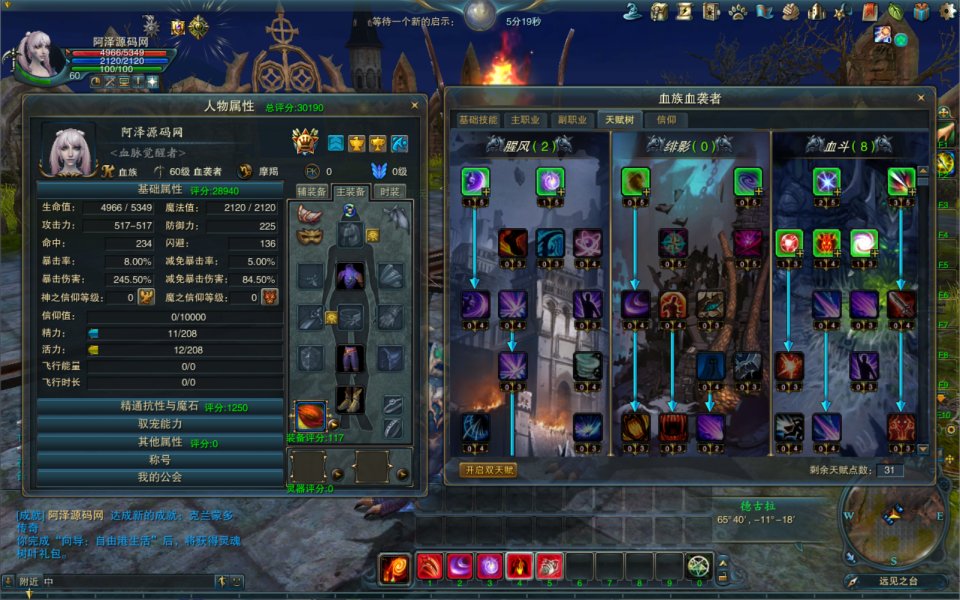Expand the 驭宠能力 section
Viewport: 960px width, 600px height.
coord(160,424)
